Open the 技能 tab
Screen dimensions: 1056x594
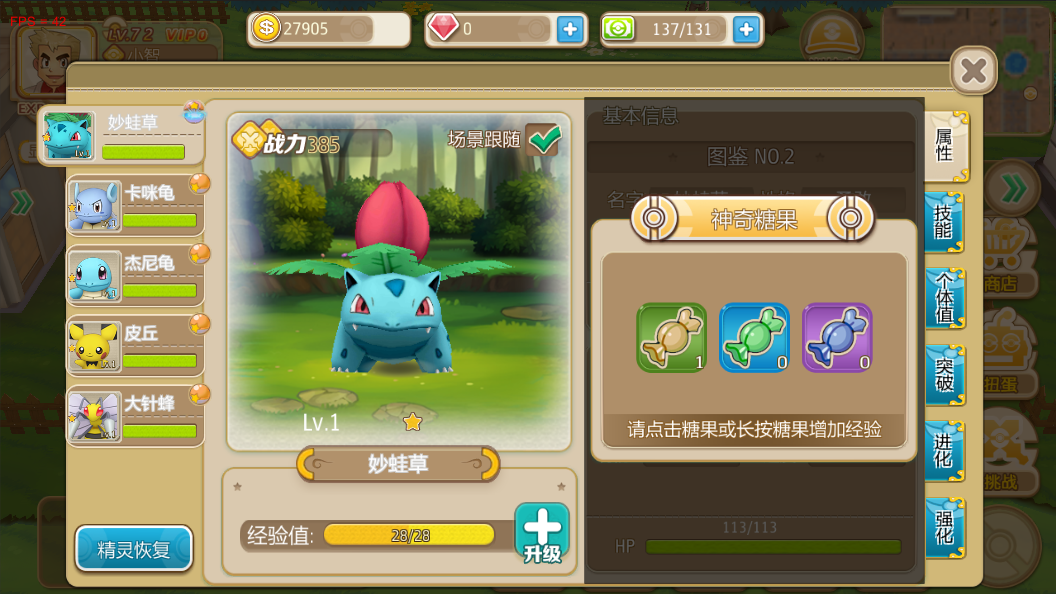coord(944,222)
